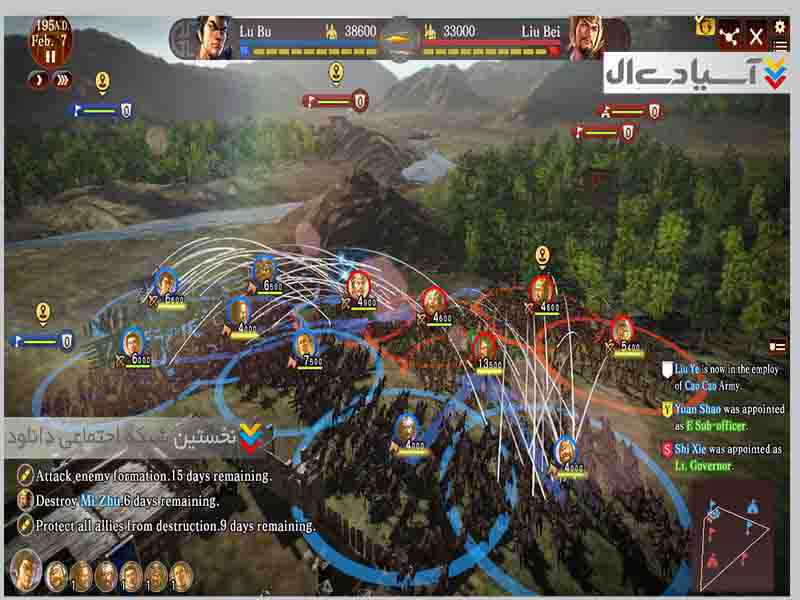Click the Attack enemy formation objective
The image size is (800, 600).
(150, 475)
